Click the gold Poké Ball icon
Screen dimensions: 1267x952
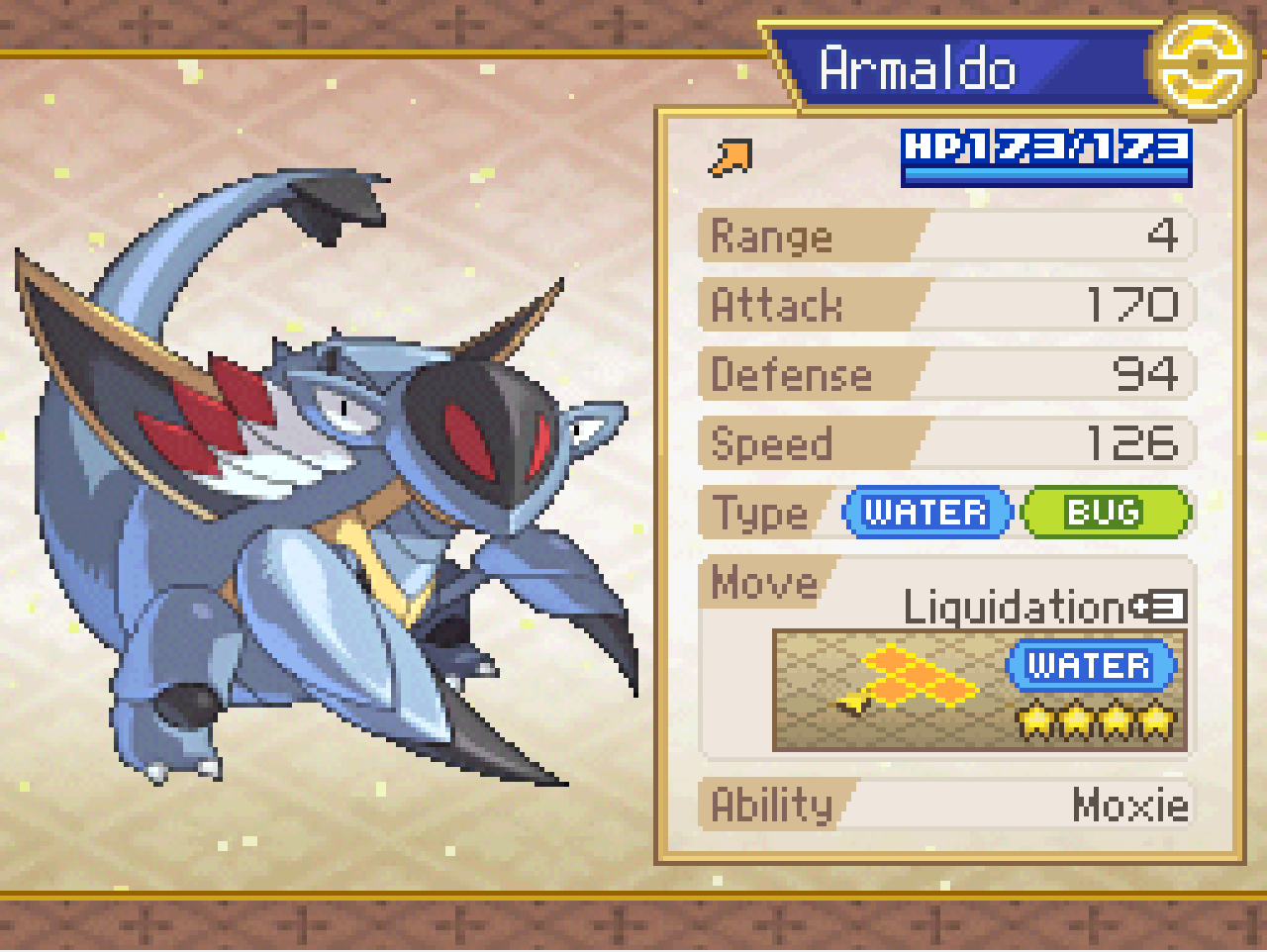(x=1200, y=64)
